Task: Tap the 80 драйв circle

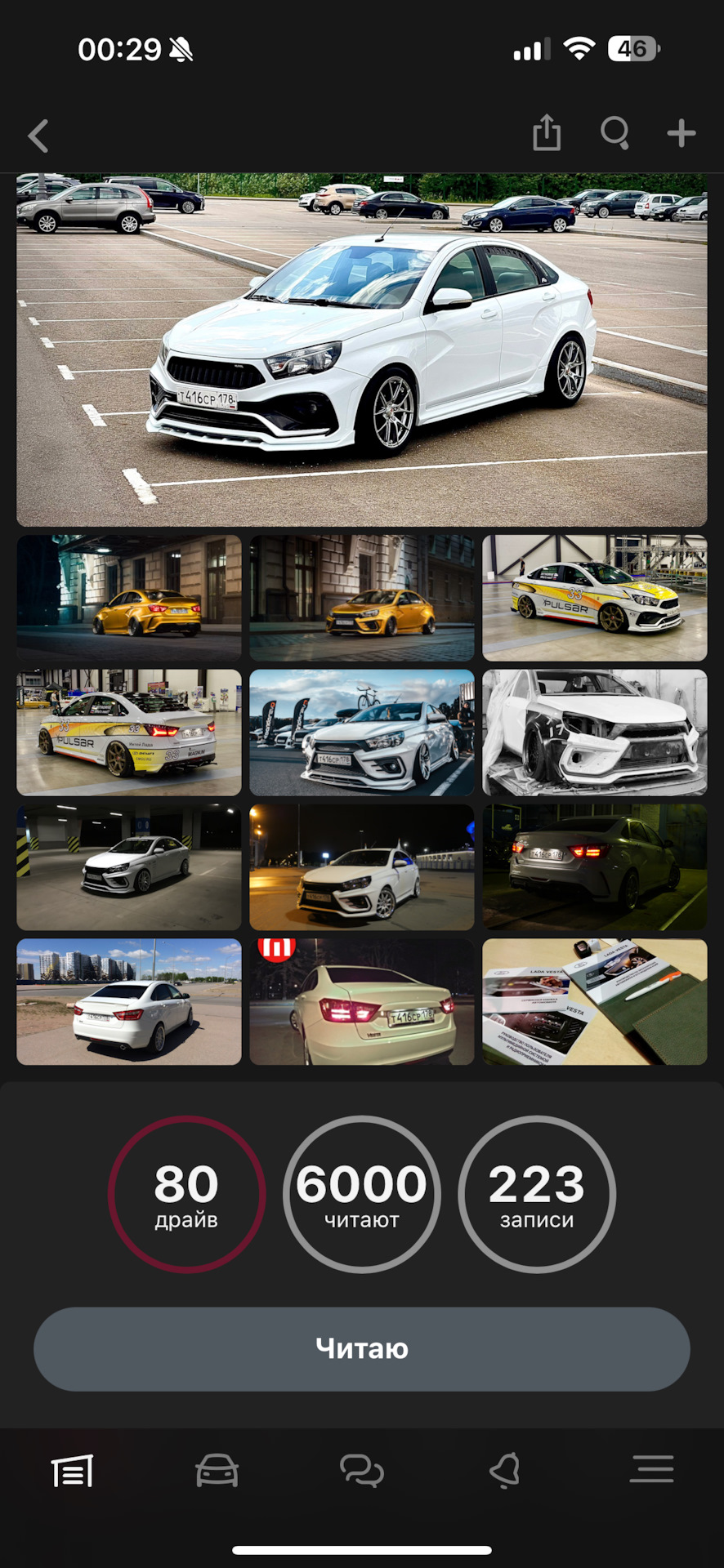Action: pos(187,1194)
